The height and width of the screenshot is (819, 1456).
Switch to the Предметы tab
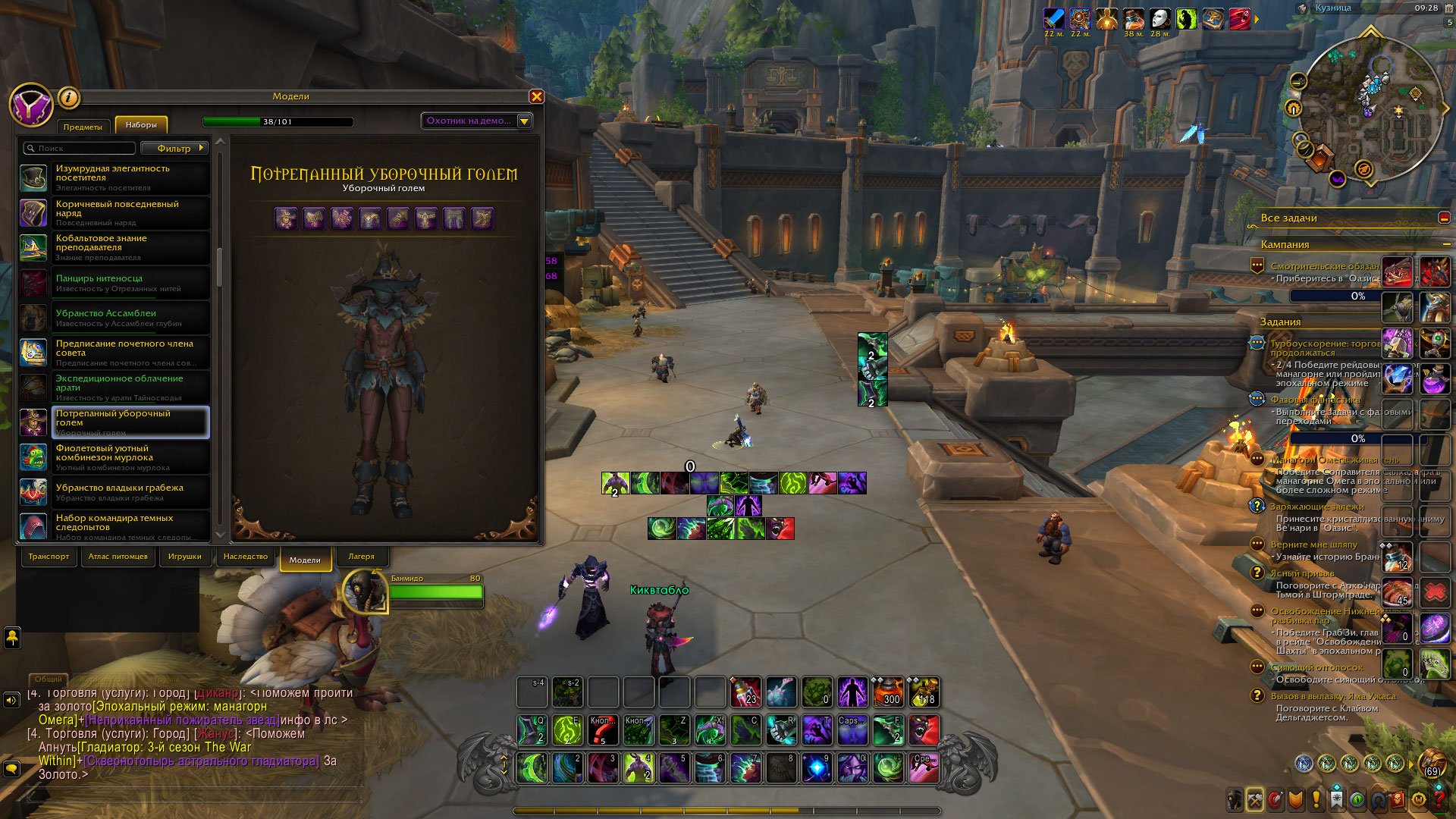[83, 126]
